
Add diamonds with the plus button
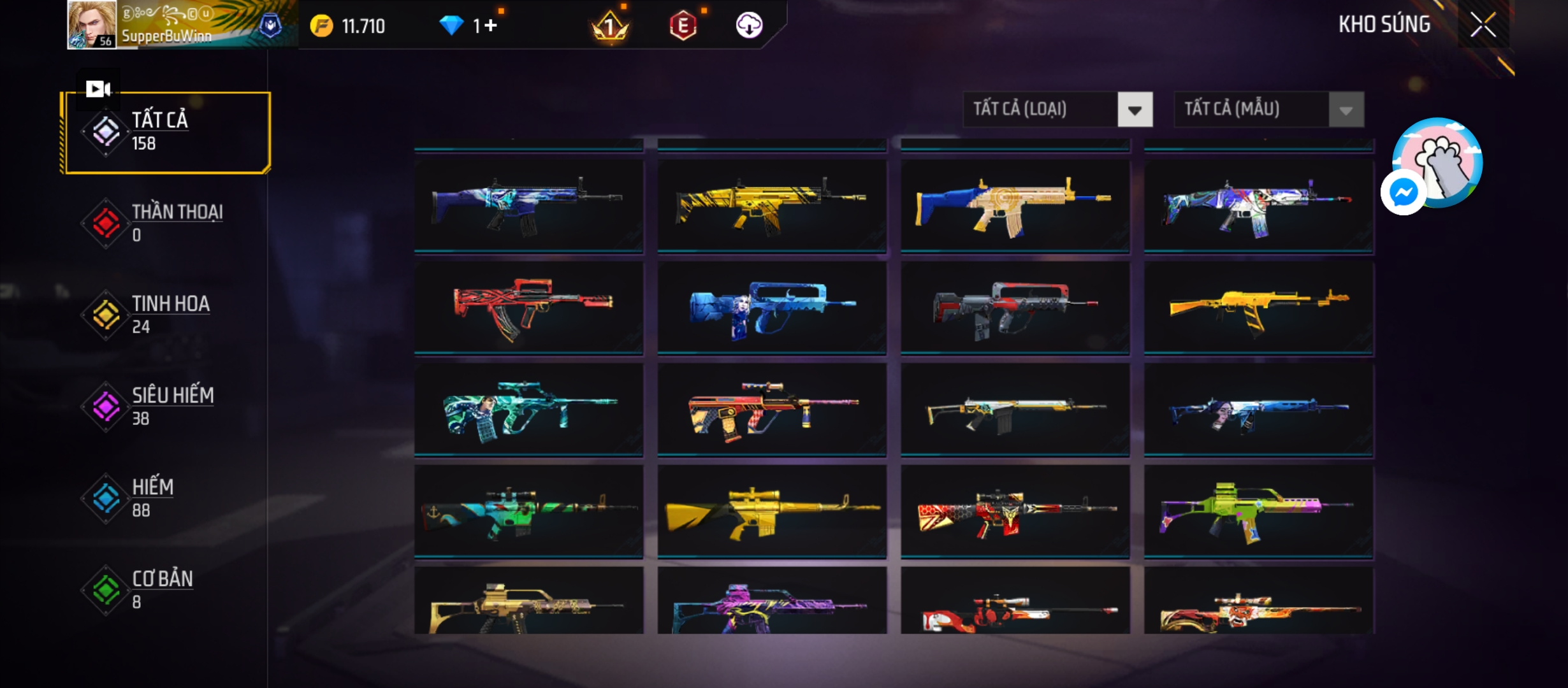coord(491,25)
